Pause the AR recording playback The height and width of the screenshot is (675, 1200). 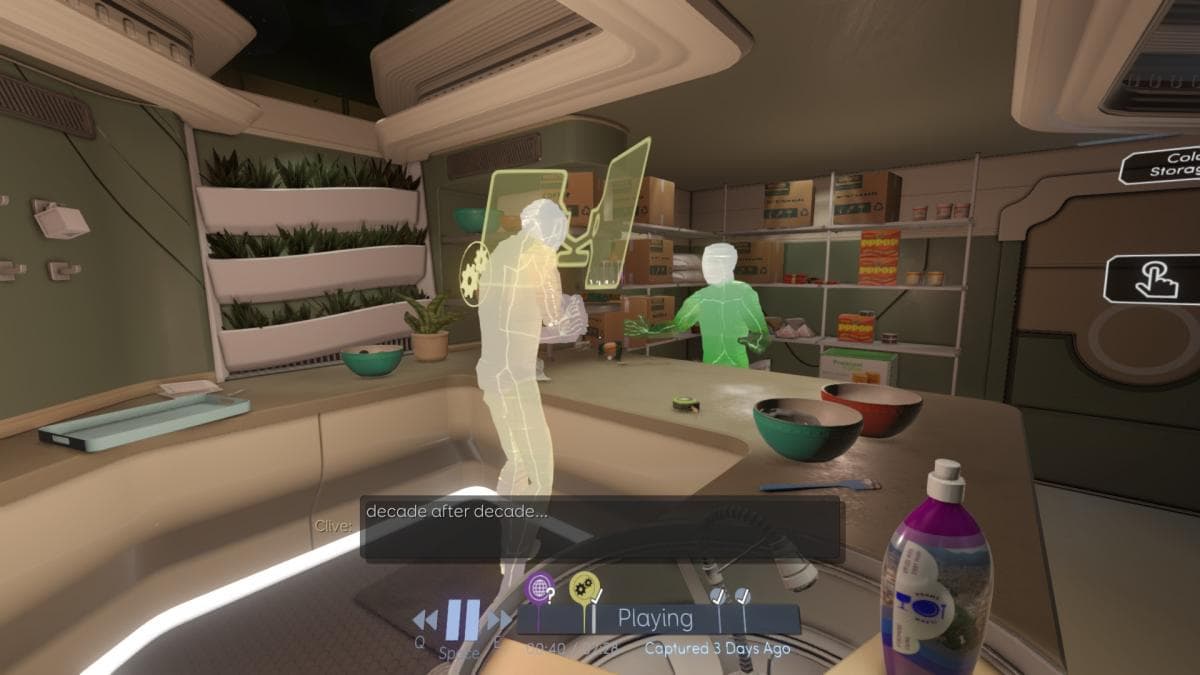(x=461, y=619)
